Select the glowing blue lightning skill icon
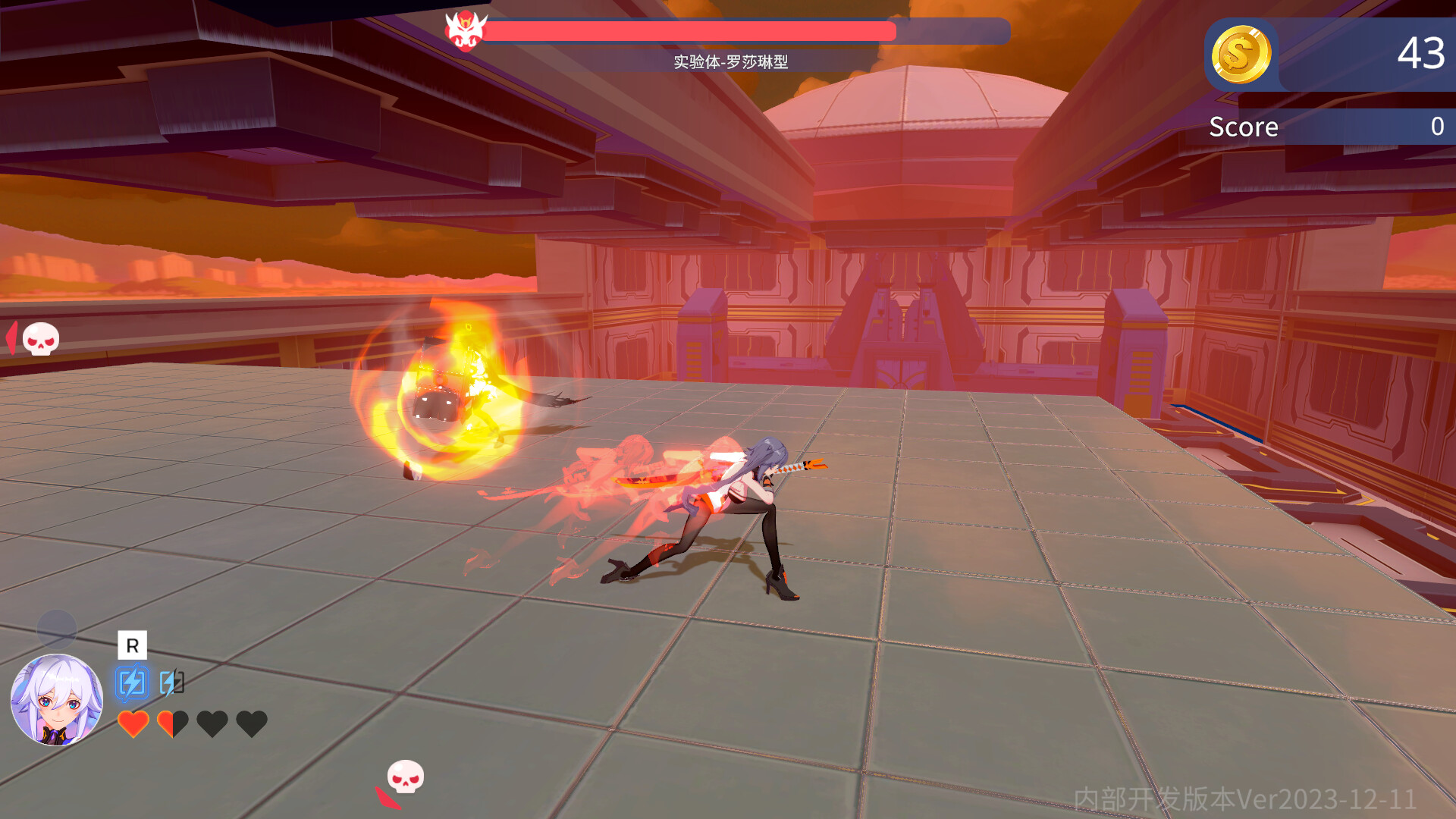 coord(132,681)
